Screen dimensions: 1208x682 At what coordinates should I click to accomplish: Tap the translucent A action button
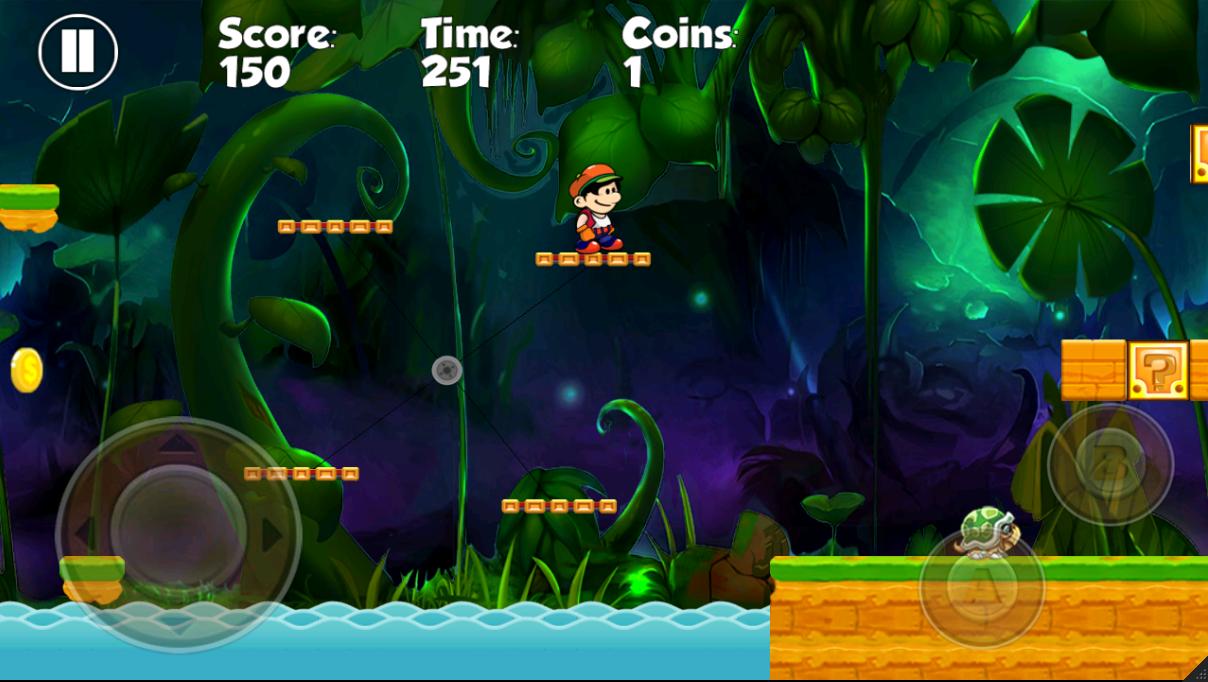coord(981,588)
